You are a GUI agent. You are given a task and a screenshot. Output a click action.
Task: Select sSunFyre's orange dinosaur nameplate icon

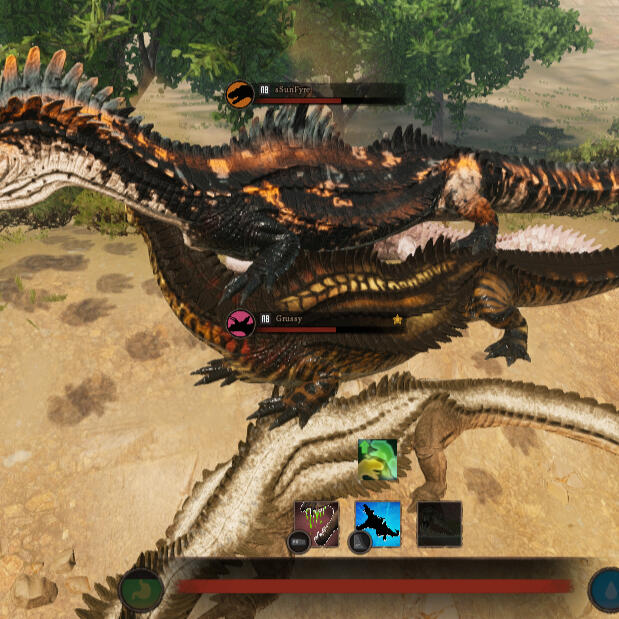click(240, 95)
